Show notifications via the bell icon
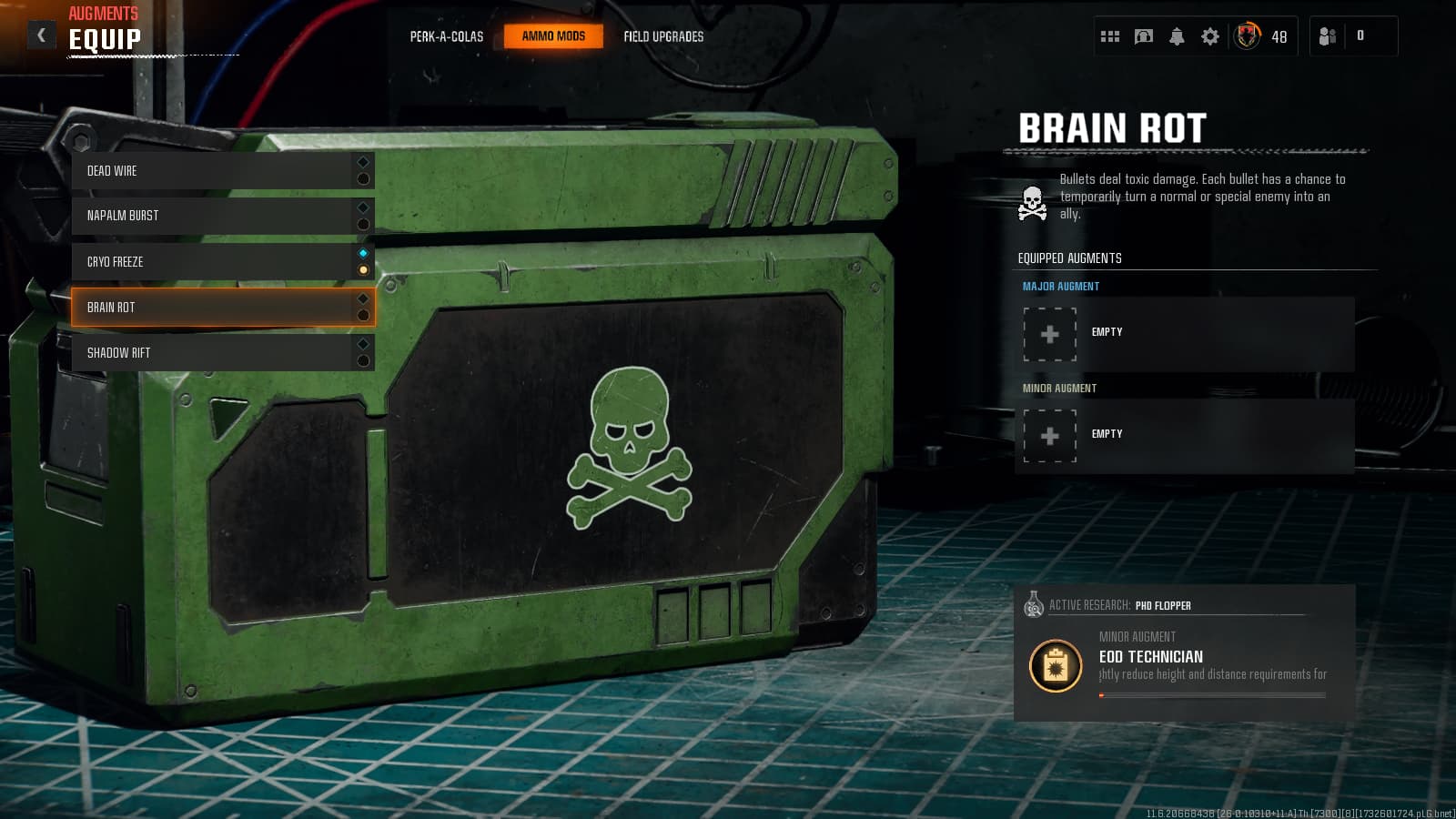The image size is (1456, 819). point(1177,36)
